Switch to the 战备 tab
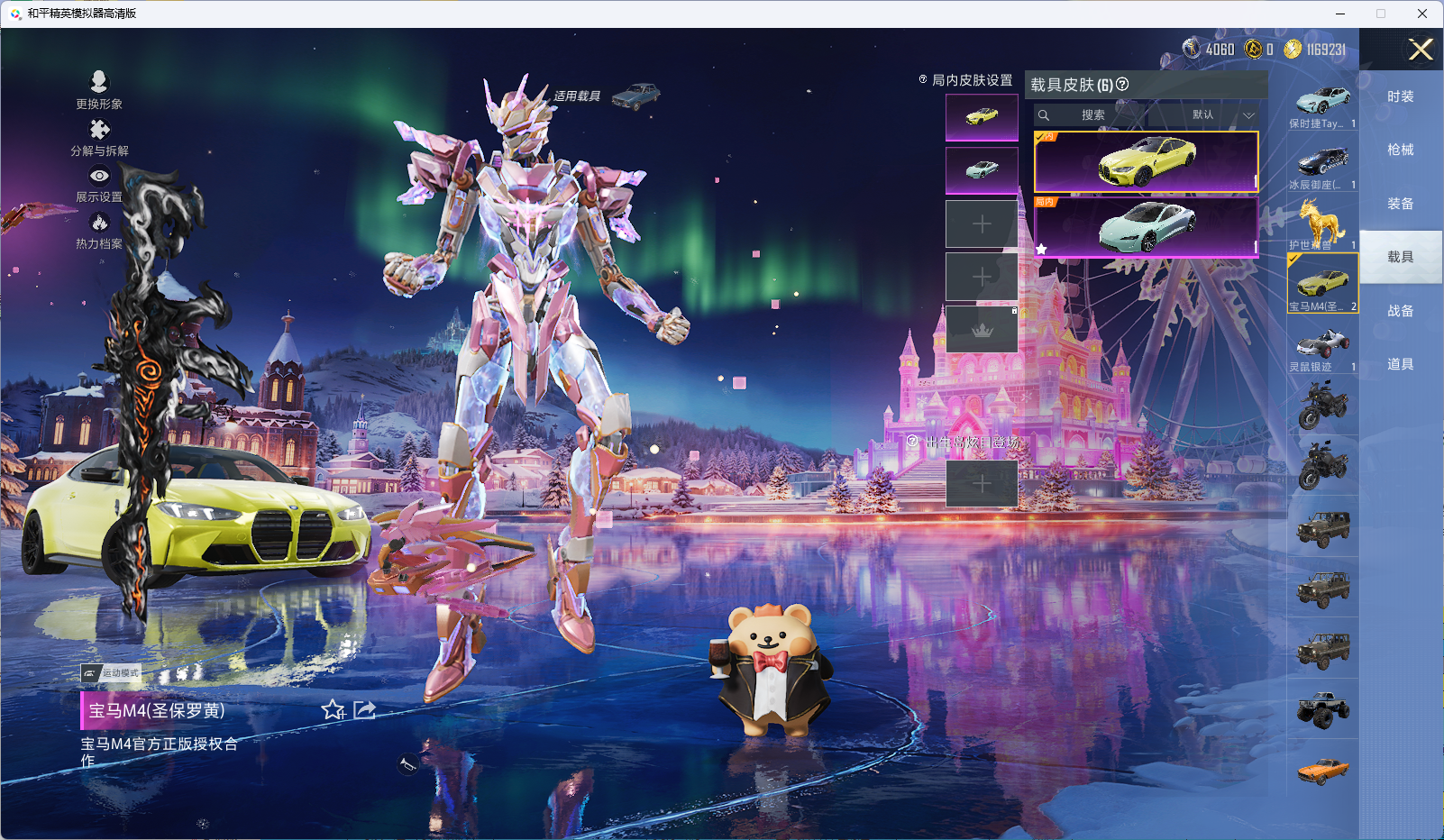The image size is (1444, 840). coord(1400,311)
